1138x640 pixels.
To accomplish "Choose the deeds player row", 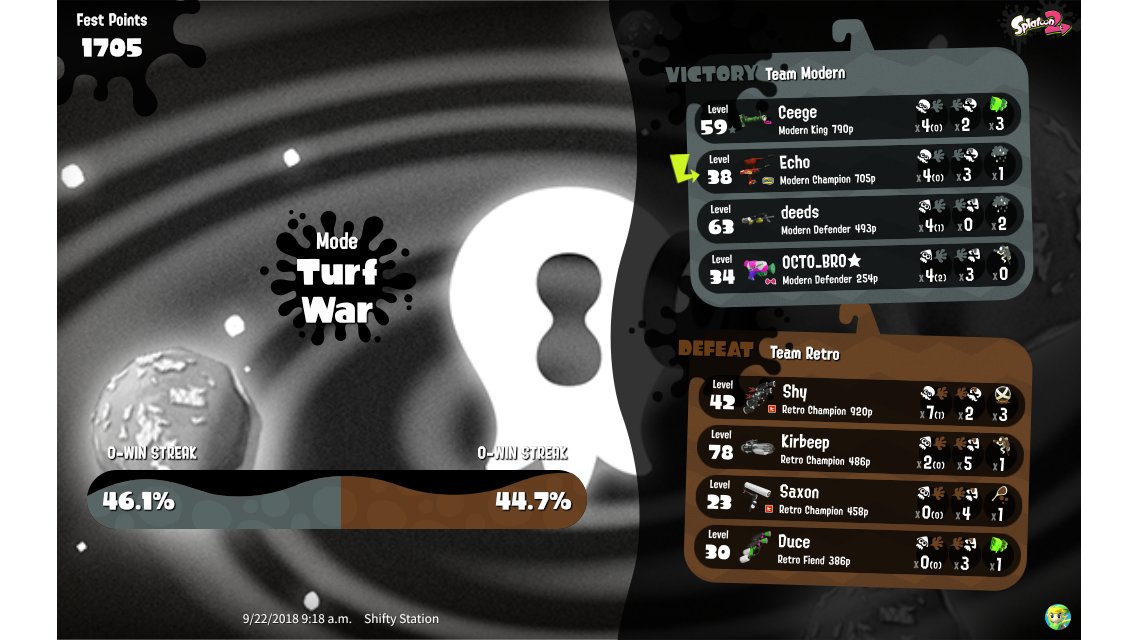I will tap(858, 216).
